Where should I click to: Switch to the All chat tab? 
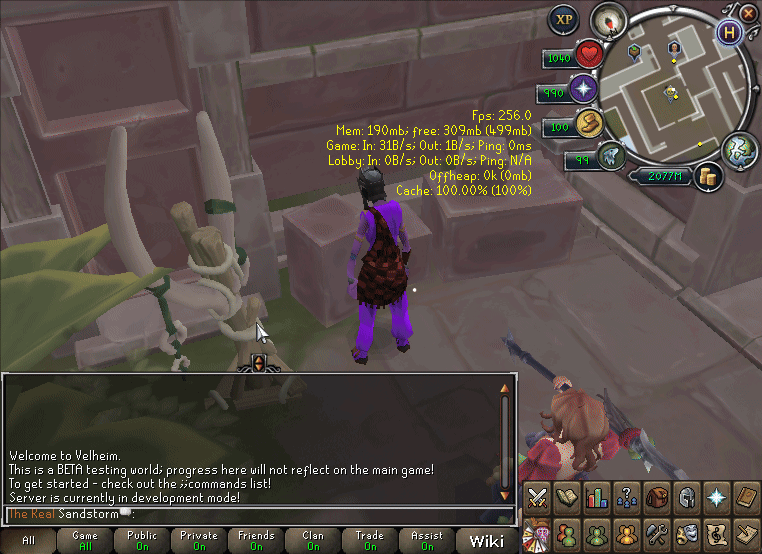tap(28, 541)
